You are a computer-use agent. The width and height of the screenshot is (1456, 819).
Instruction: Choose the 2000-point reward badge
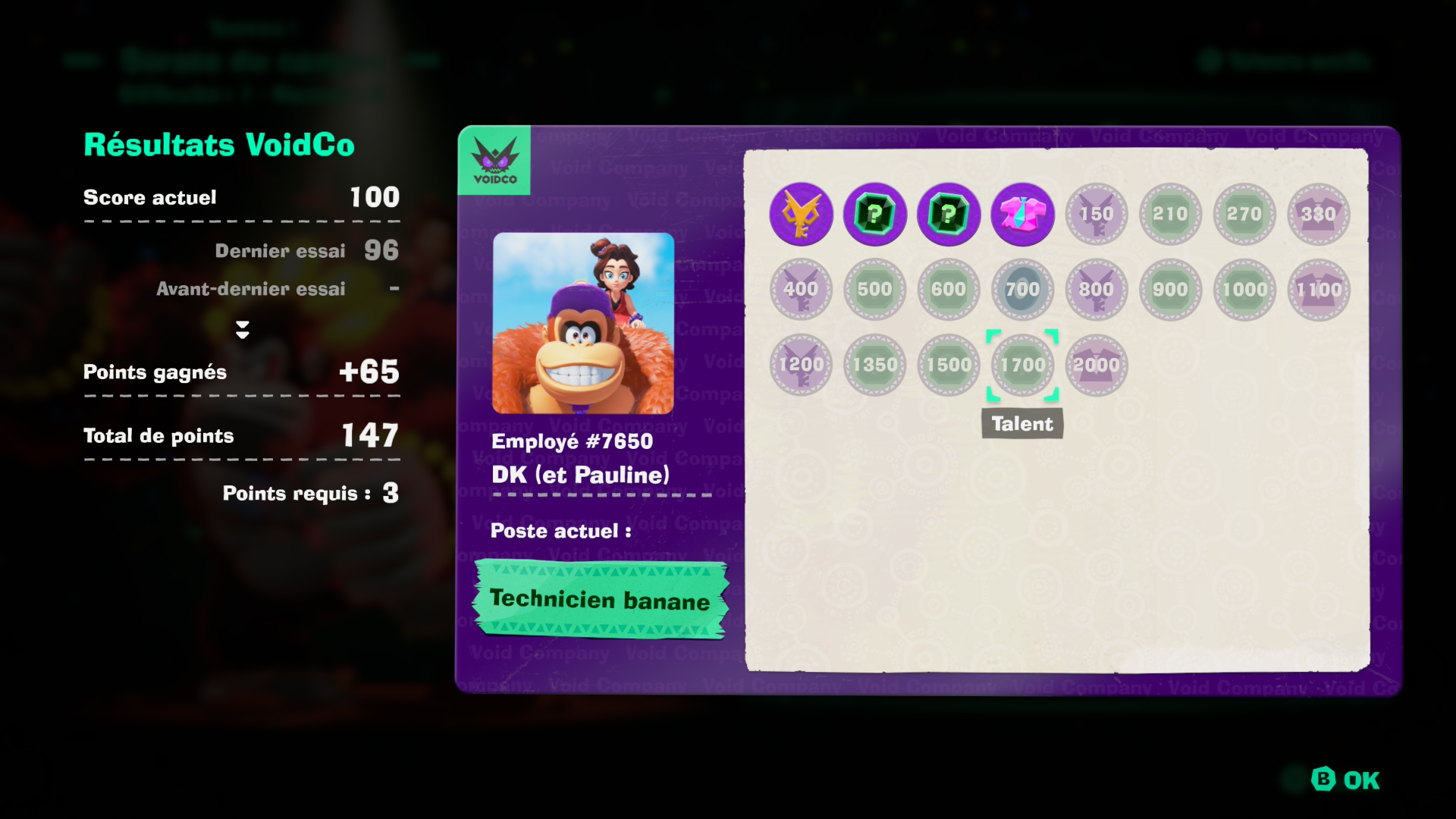(1097, 365)
